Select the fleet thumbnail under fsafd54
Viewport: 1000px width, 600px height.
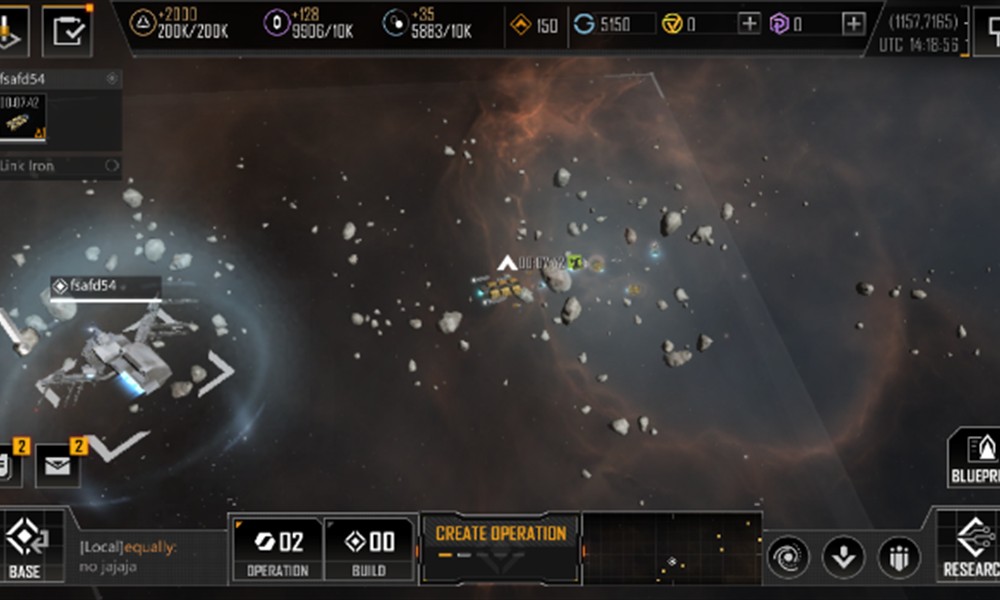coord(24,118)
